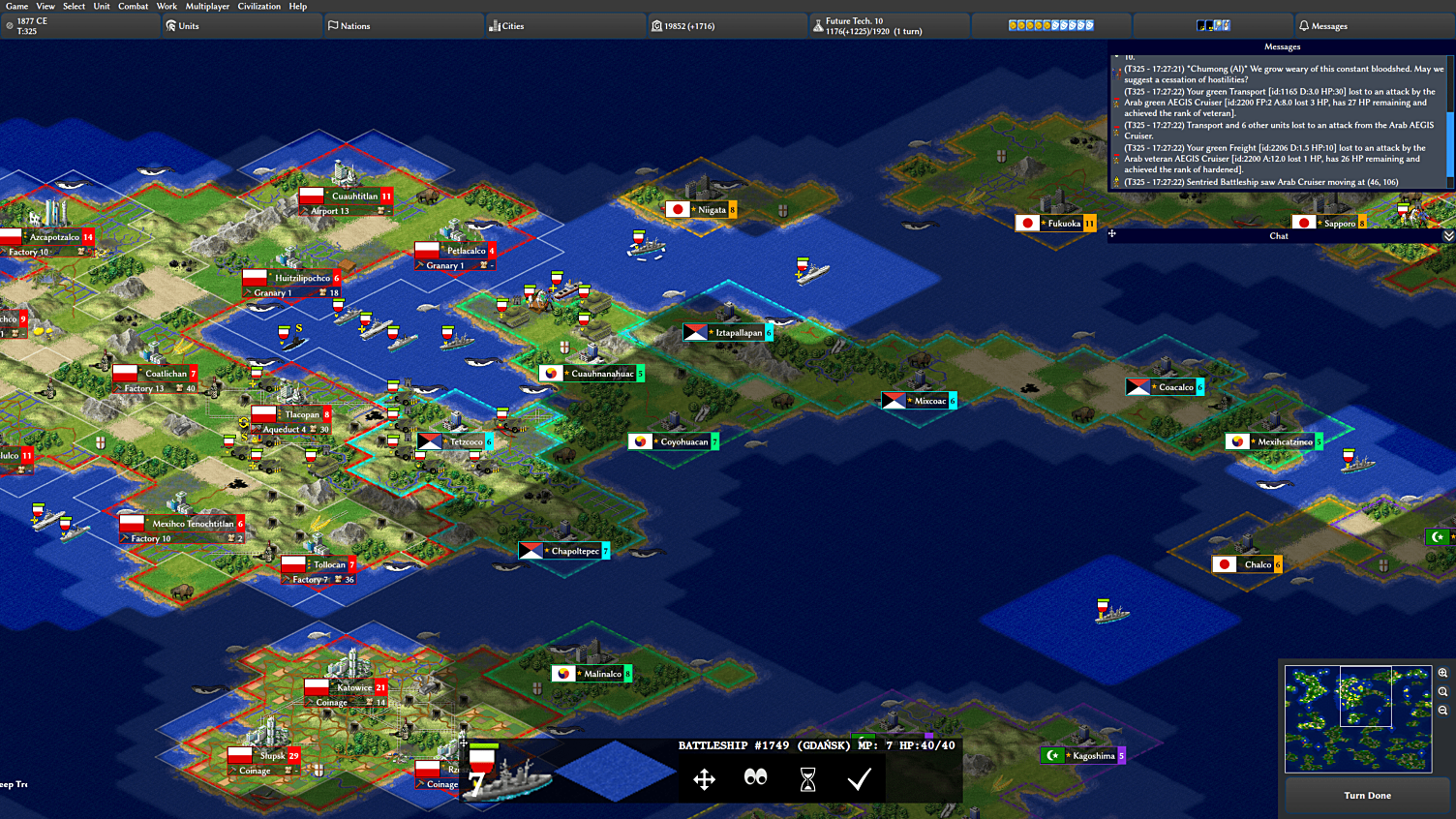1456x819 pixels.
Task: Click the Cities building icon
Action: [x=496, y=25]
